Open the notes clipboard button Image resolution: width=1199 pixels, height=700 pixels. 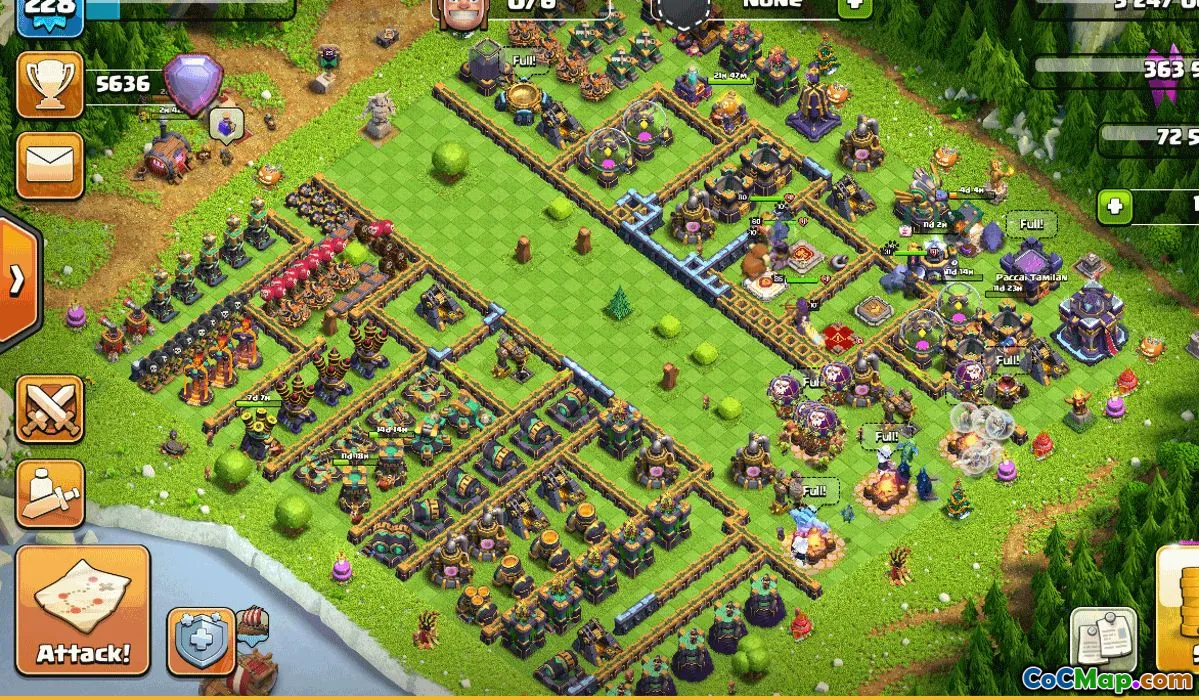click(x=1103, y=636)
